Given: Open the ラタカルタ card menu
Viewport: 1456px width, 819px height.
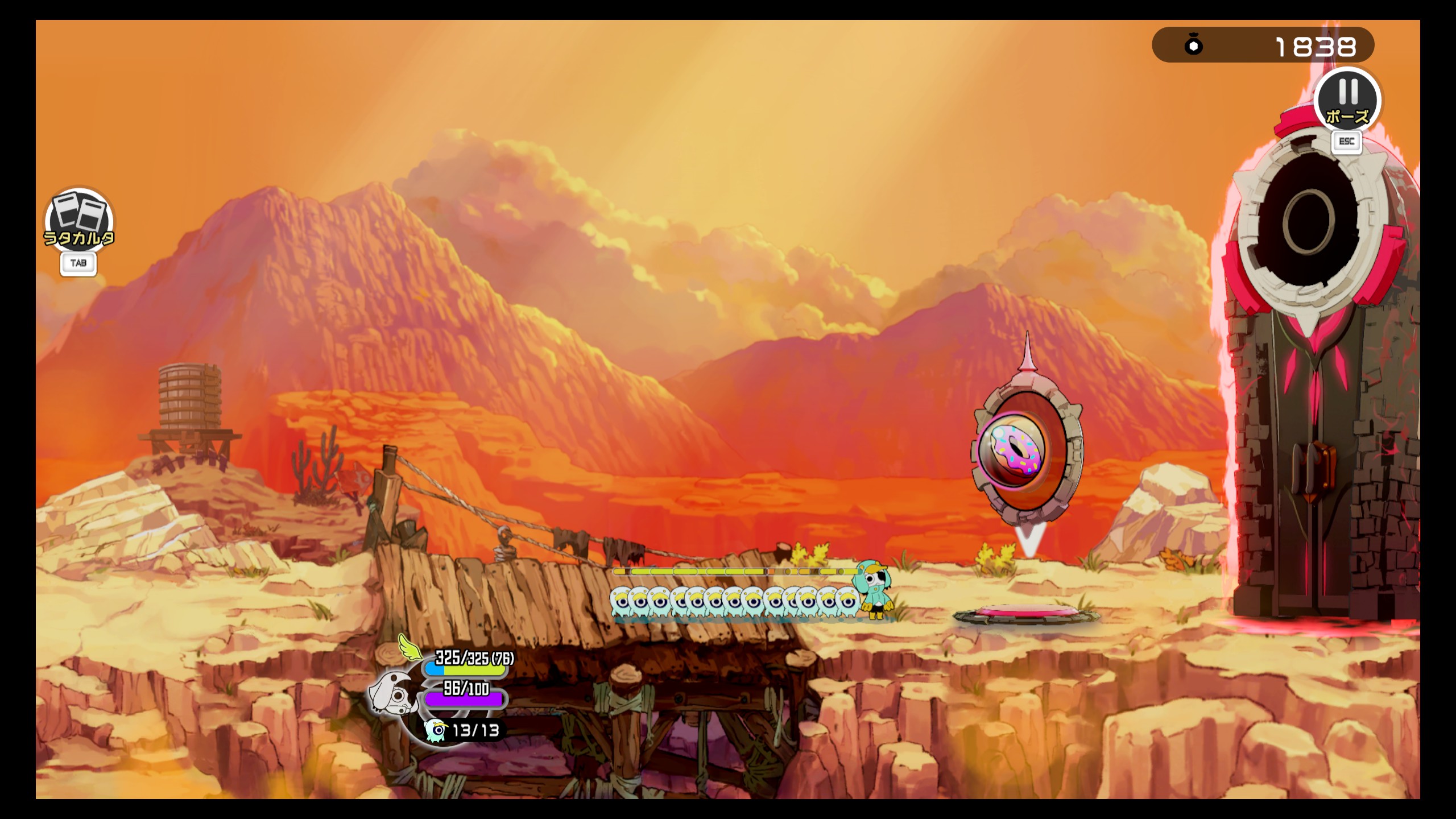Looking at the screenshot, I should click(x=78, y=220).
